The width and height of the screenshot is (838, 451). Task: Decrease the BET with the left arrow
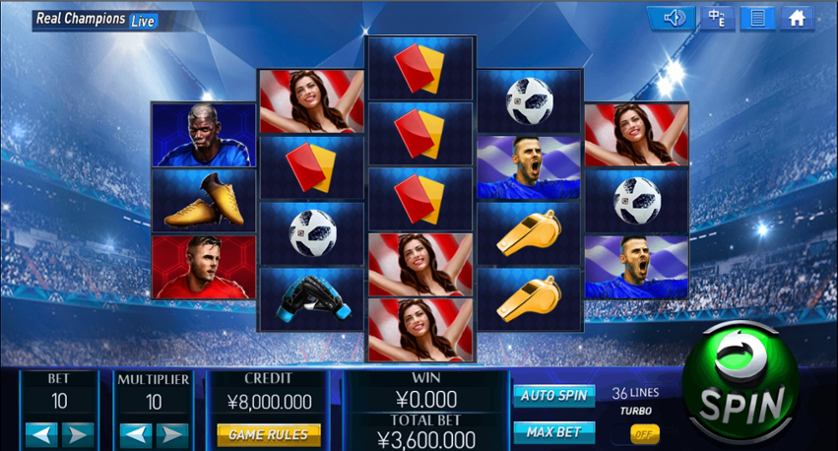(x=41, y=434)
